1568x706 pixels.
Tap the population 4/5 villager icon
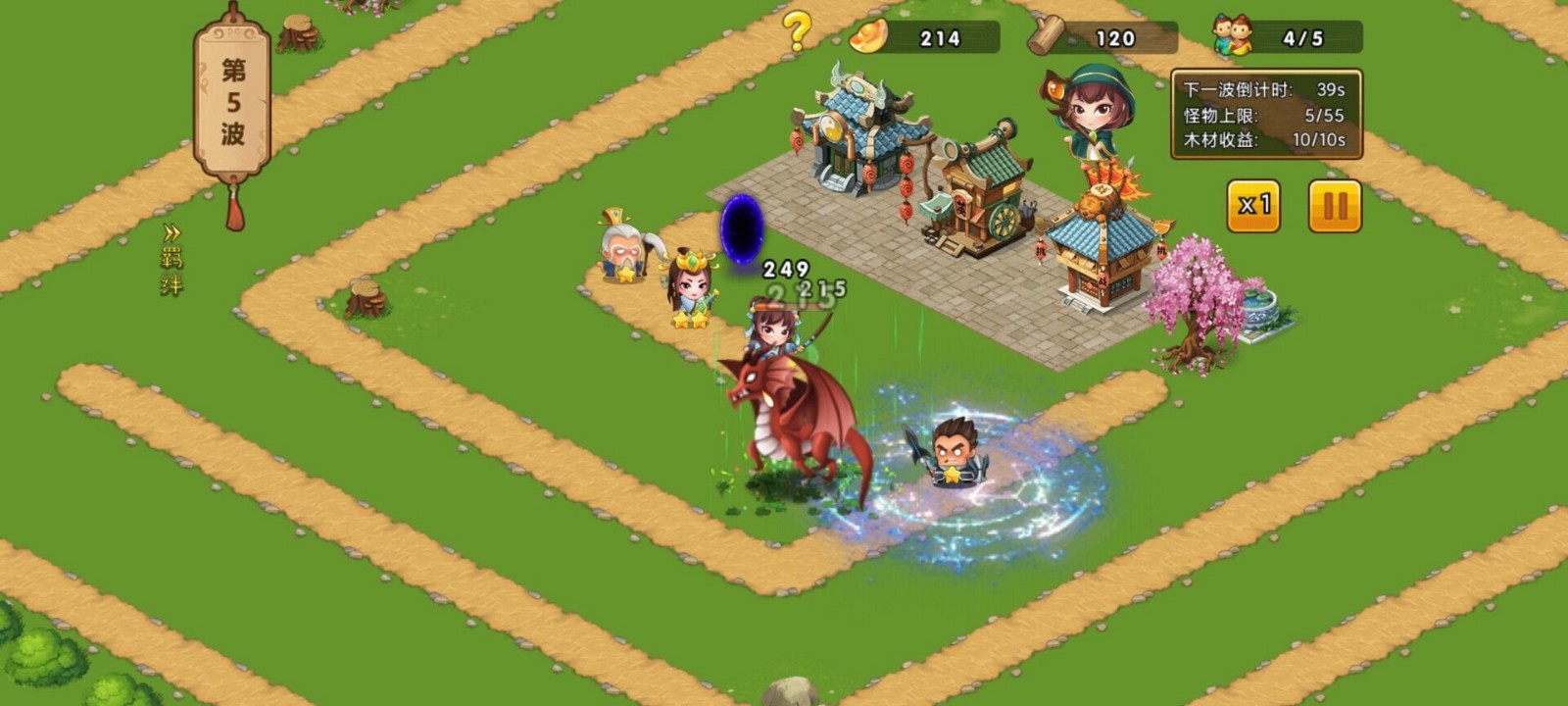(x=1229, y=35)
